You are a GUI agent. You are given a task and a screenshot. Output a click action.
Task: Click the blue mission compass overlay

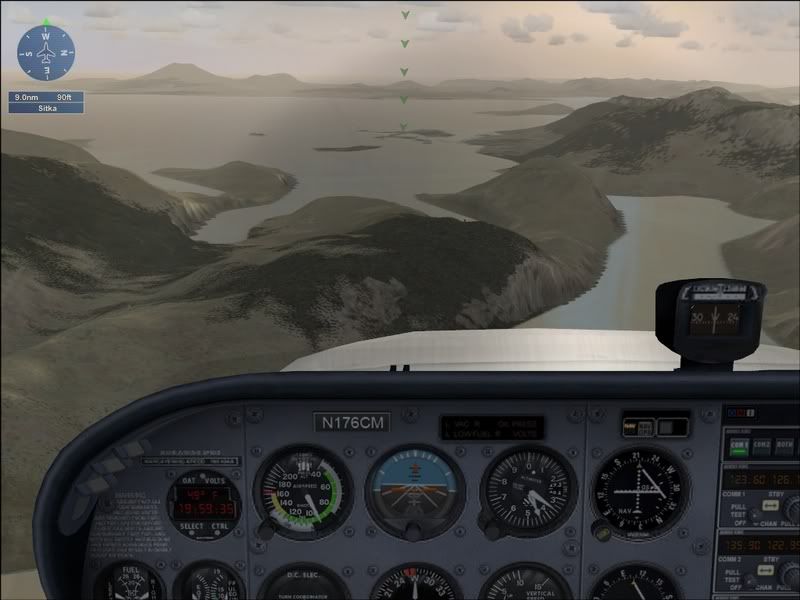pos(47,53)
